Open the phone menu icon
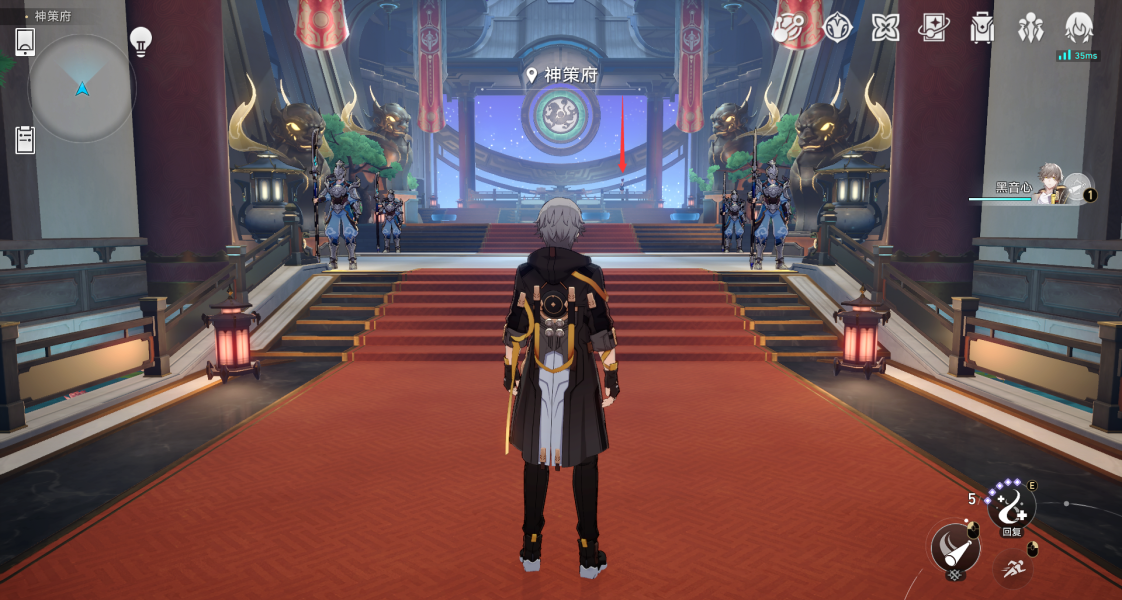 pyautogui.click(x=25, y=42)
